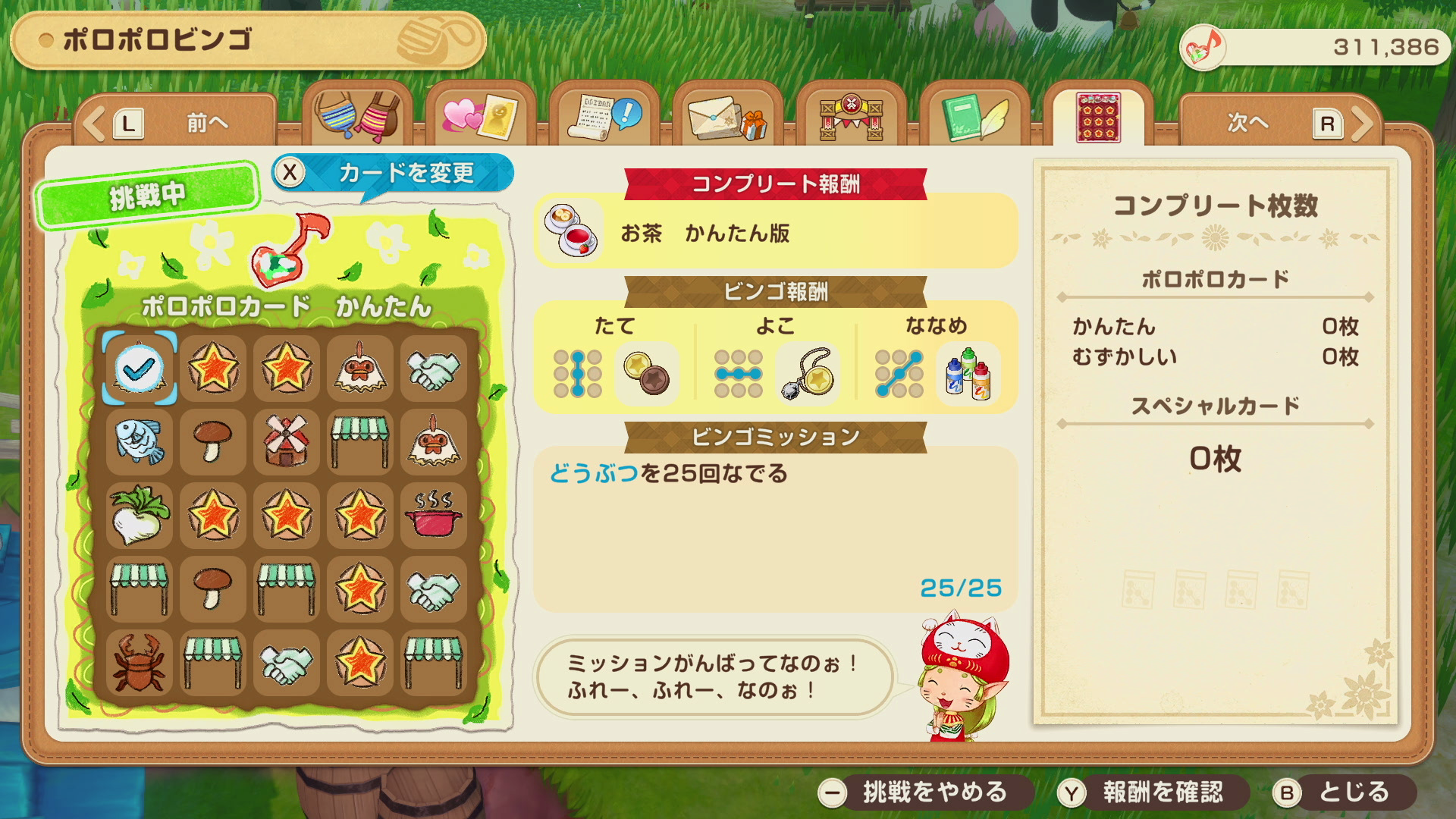Close the menu with とじる

coord(1342,792)
